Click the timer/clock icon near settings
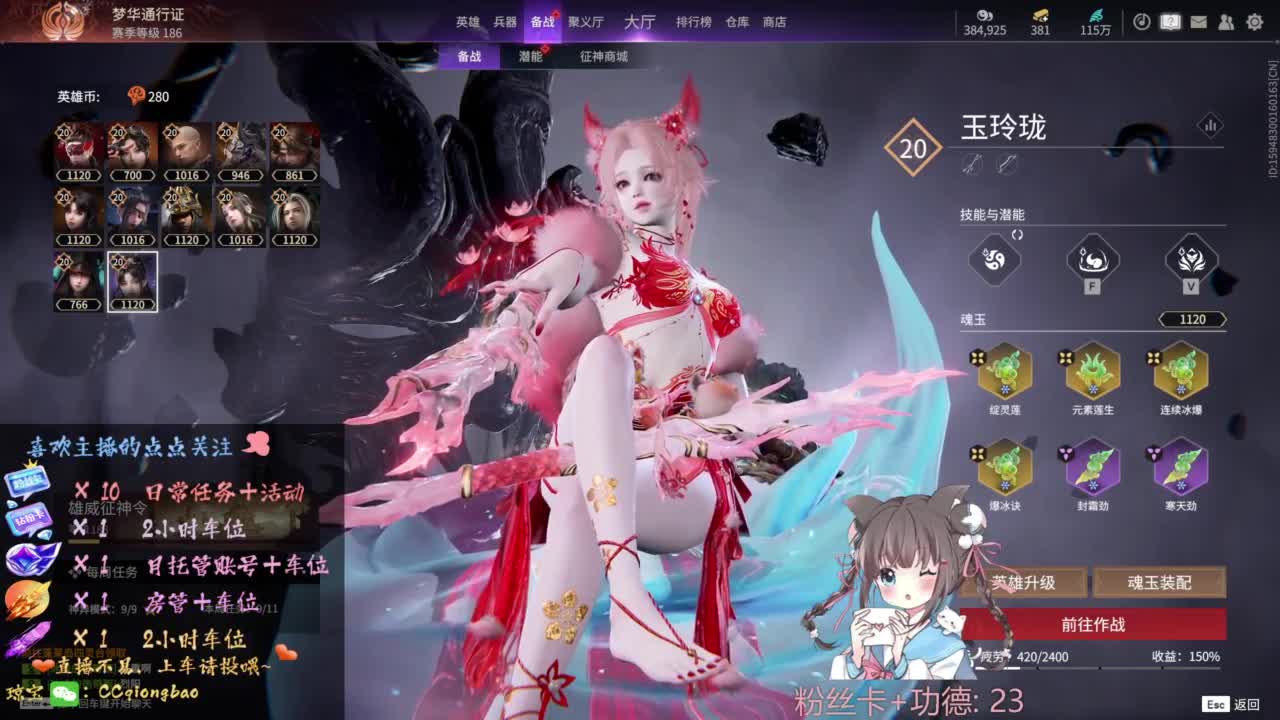This screenshot has width=1280, height=720. [1144, 21]
